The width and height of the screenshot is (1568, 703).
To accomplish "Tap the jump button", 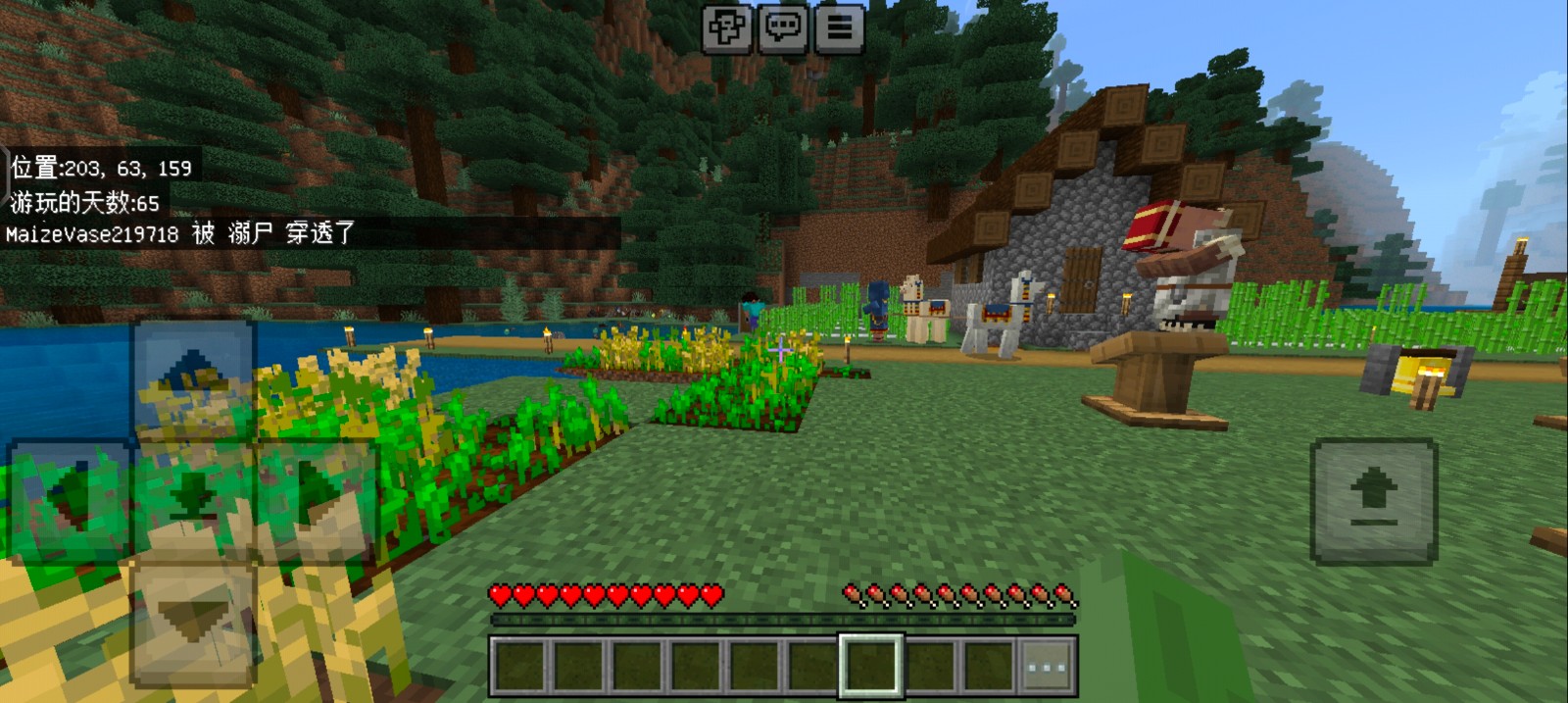I will [1374, 501].
